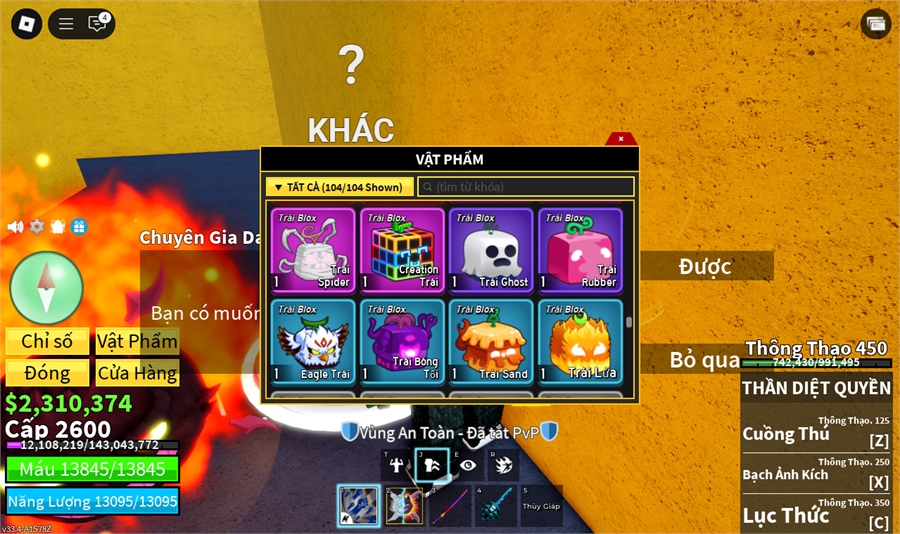Choose the purple Bóng Tối fruit

click(x=402, y=341)
